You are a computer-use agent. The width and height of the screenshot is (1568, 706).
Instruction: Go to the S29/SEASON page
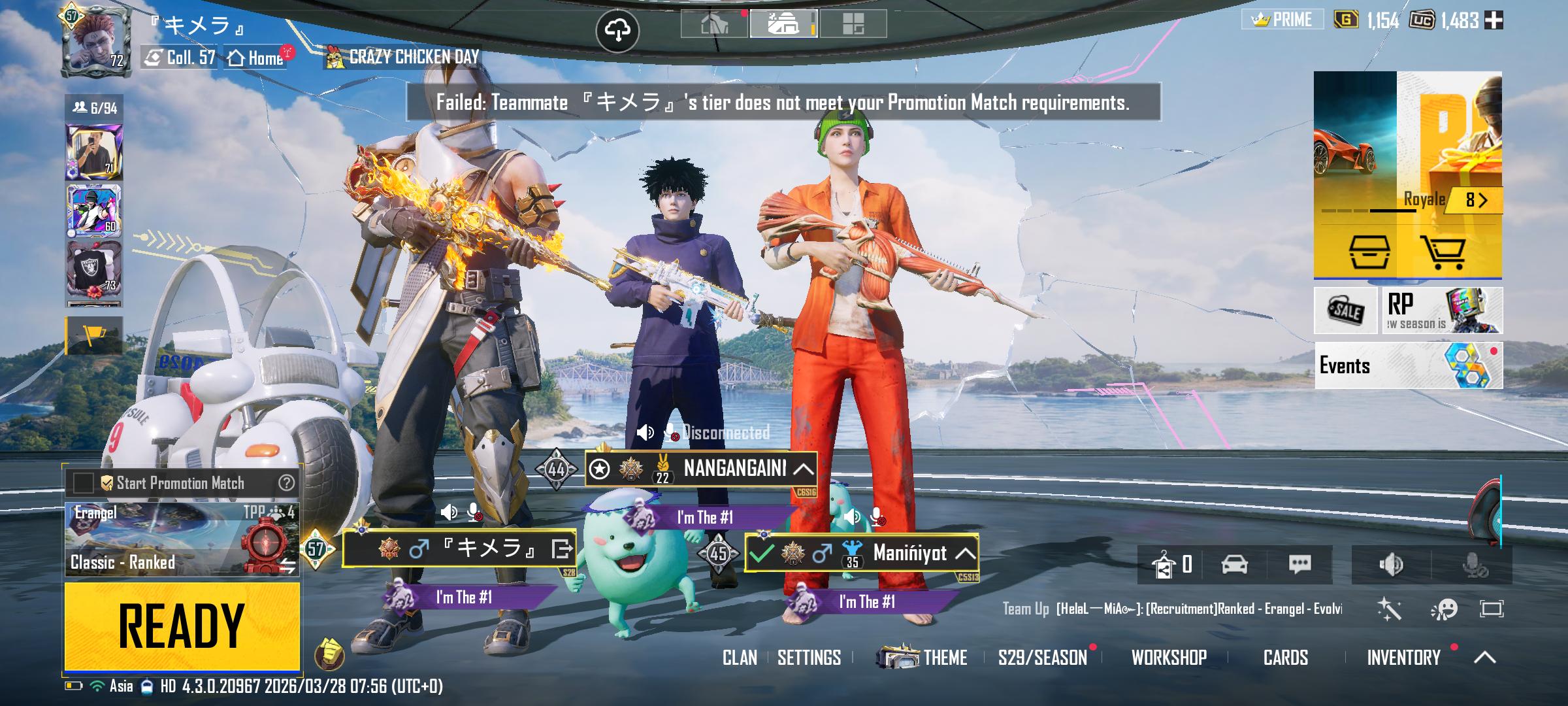[1042, 658]
